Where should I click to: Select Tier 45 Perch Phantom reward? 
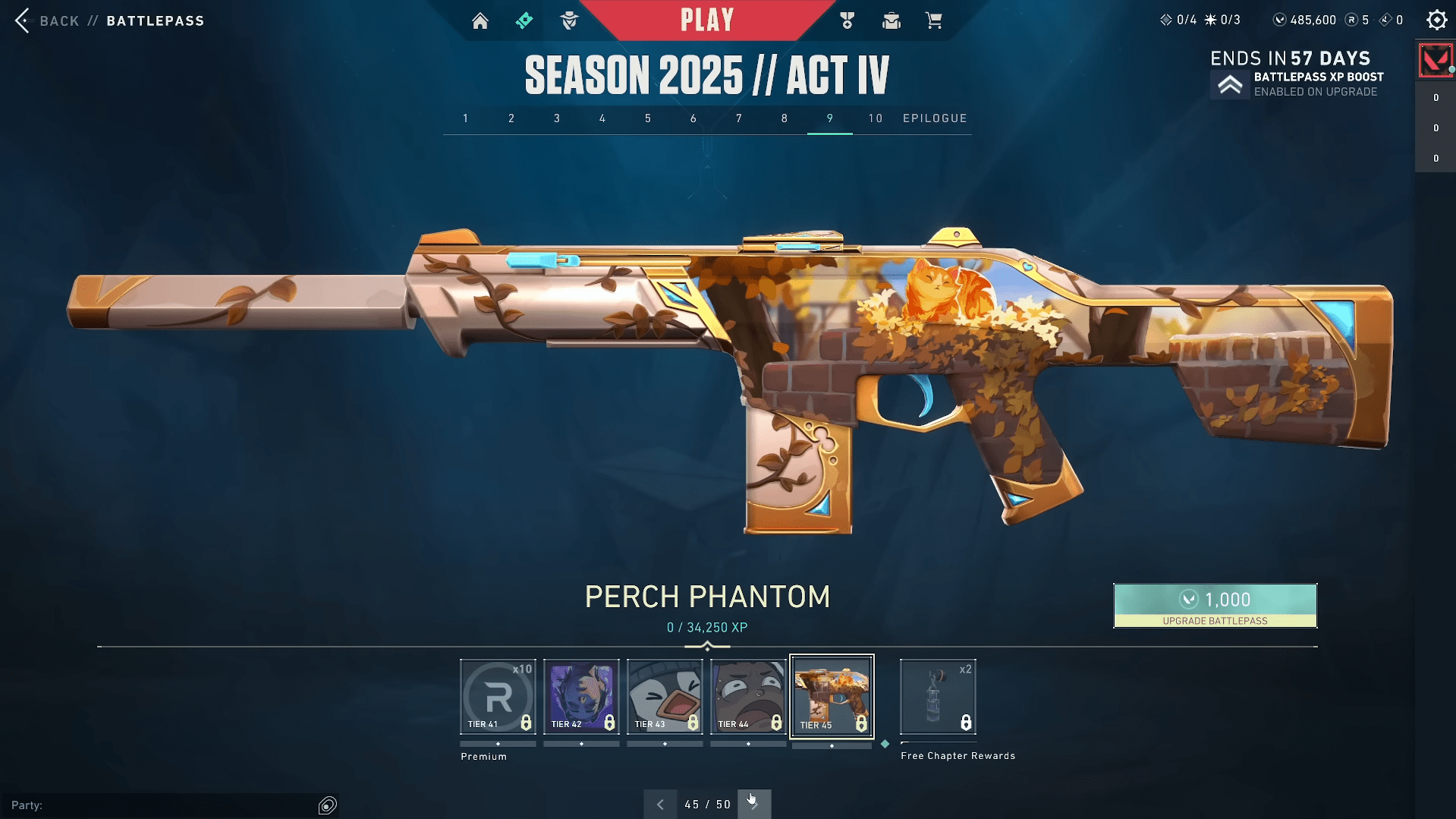point(832,697)
